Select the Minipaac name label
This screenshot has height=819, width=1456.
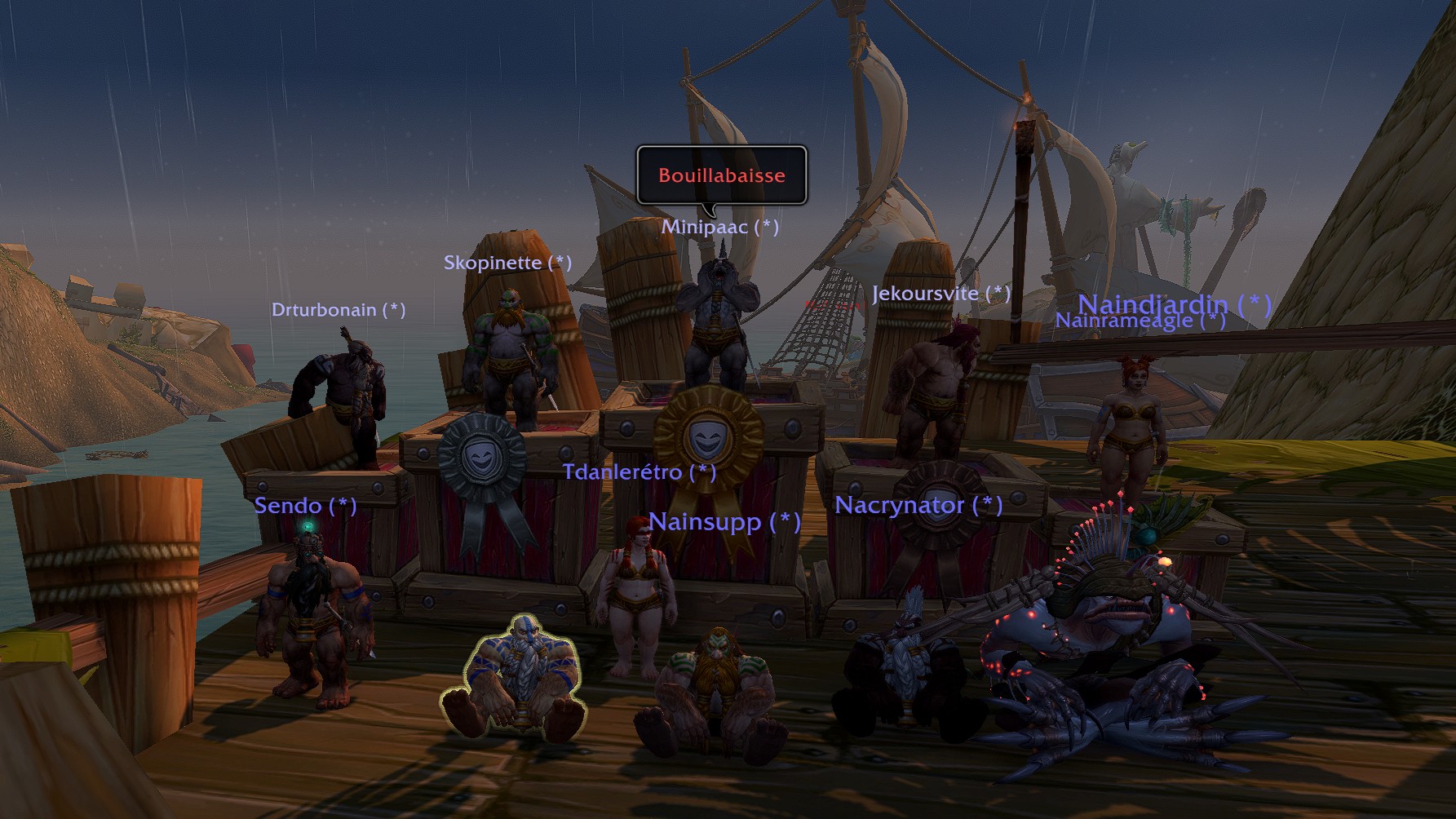[719, 227]
